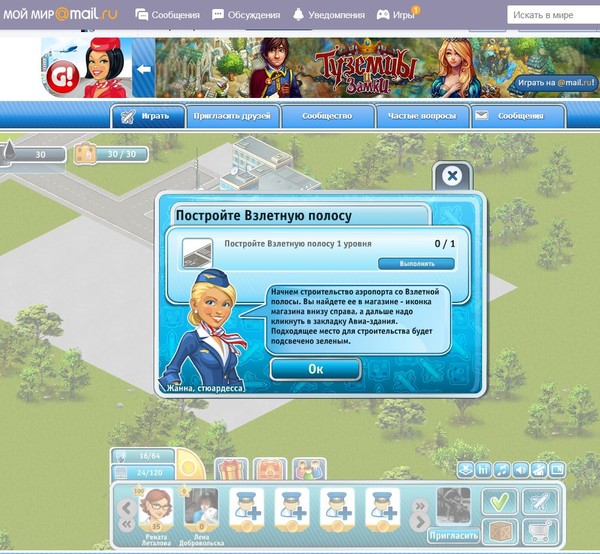600x554 pixels.
Task: Go to Частые вопросы tab
Action: point(418,116)
